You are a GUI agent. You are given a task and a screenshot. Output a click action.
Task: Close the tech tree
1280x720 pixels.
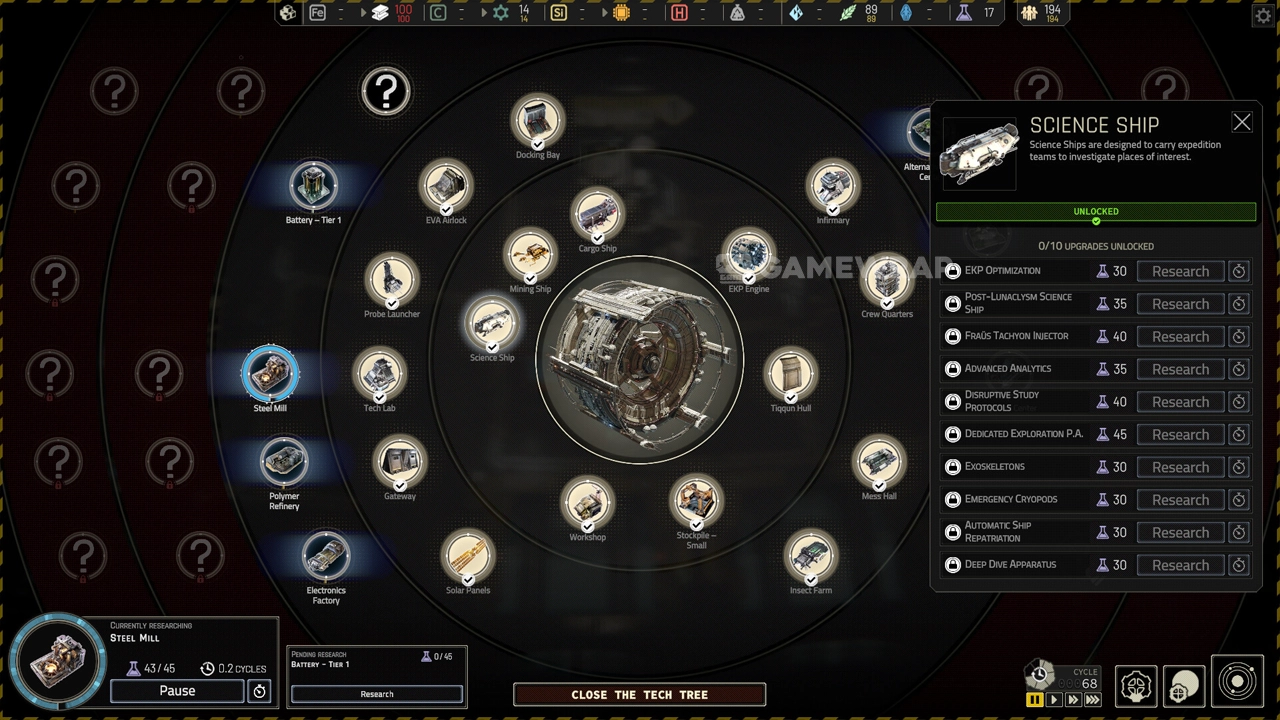(639, 695)
